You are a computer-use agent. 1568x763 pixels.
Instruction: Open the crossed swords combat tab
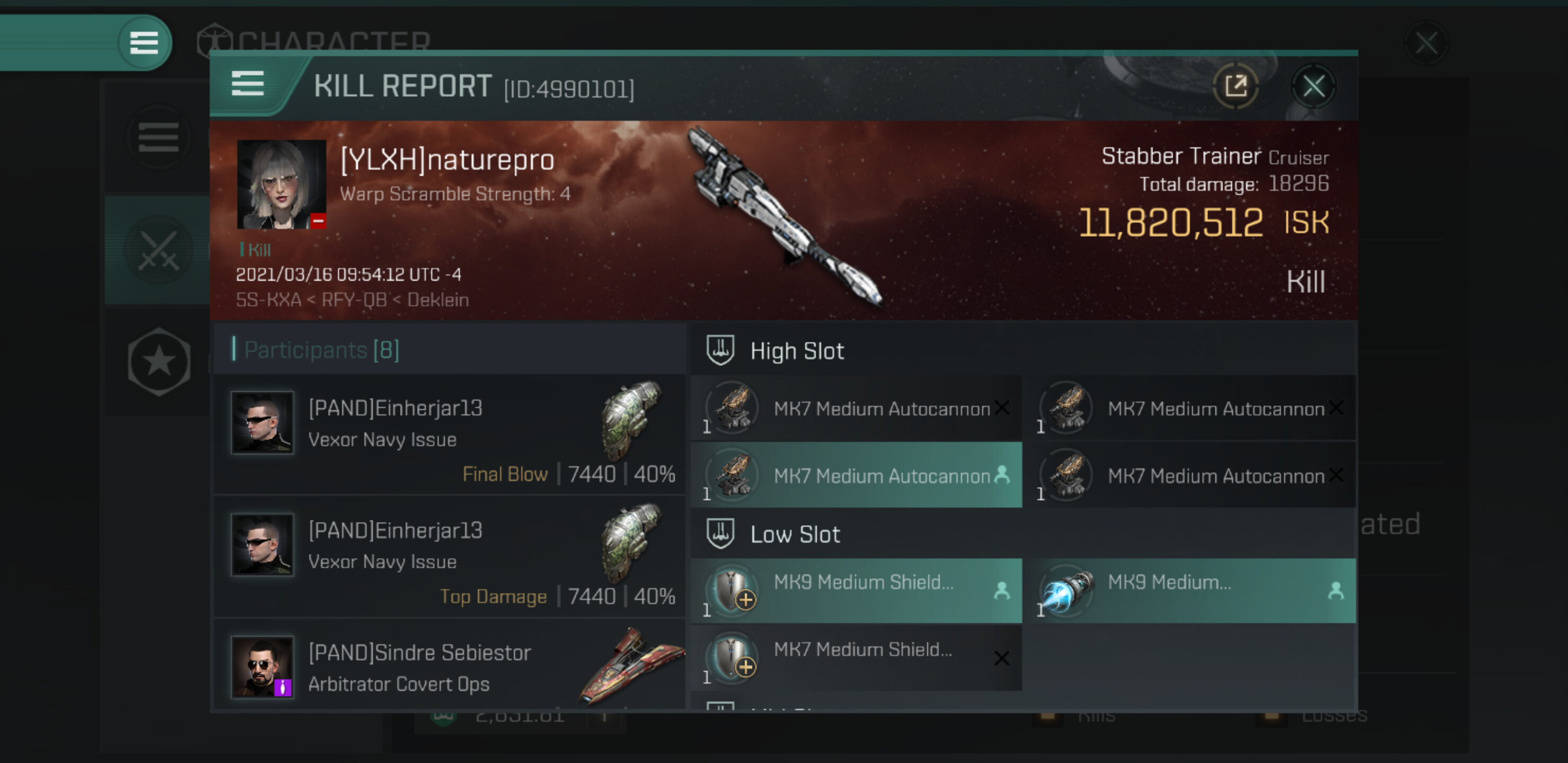[x=158, y=250]
